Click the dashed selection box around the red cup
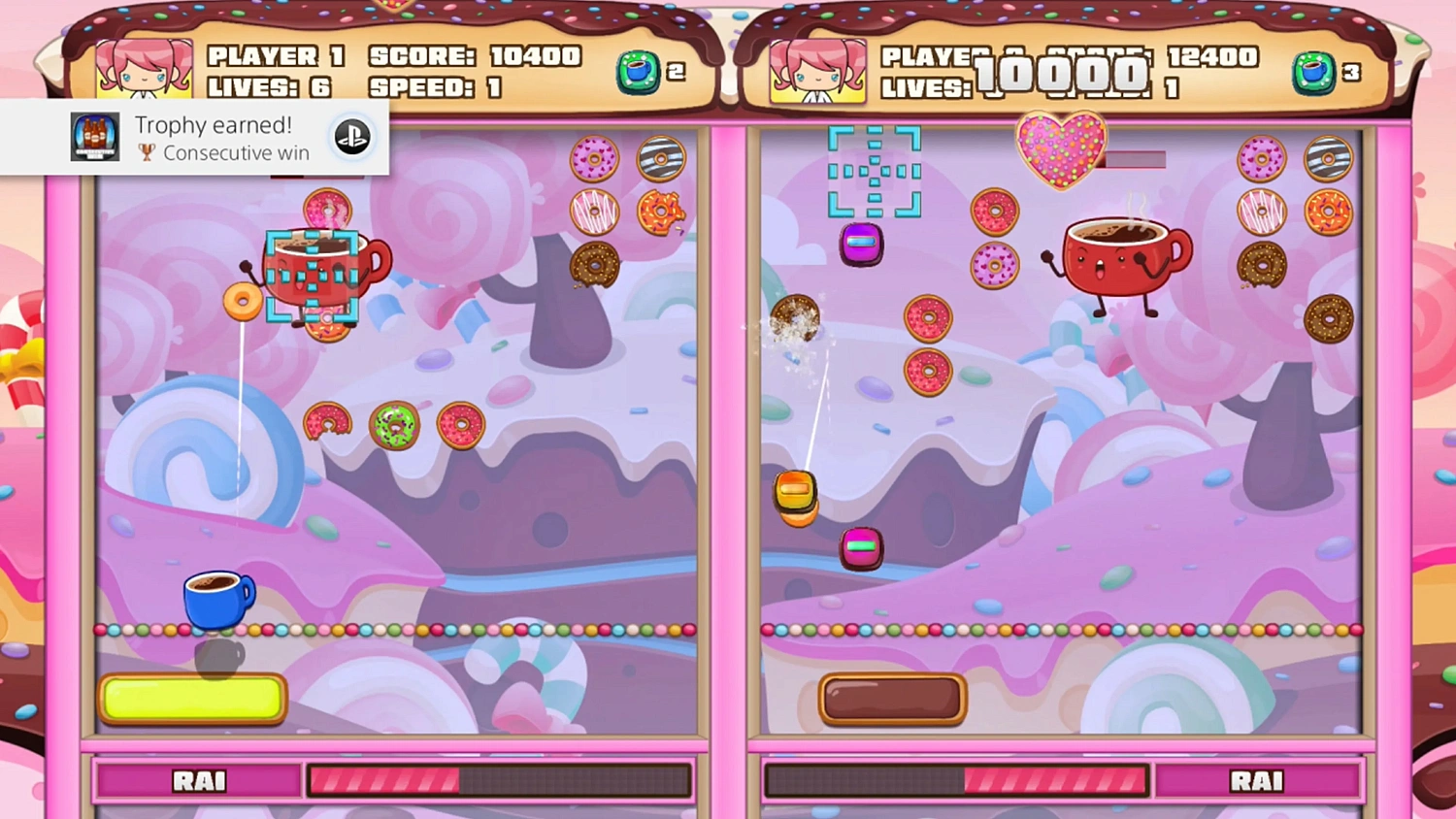Screen dimensions: 1456x819 [313, 275]
